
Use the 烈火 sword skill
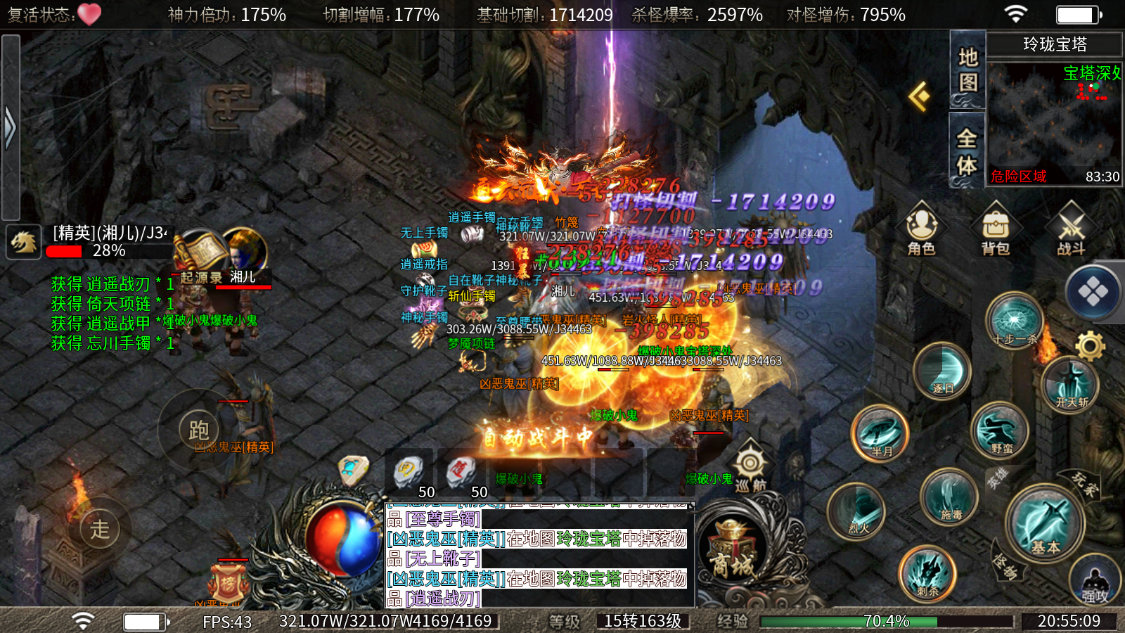[x=856, y=510]
